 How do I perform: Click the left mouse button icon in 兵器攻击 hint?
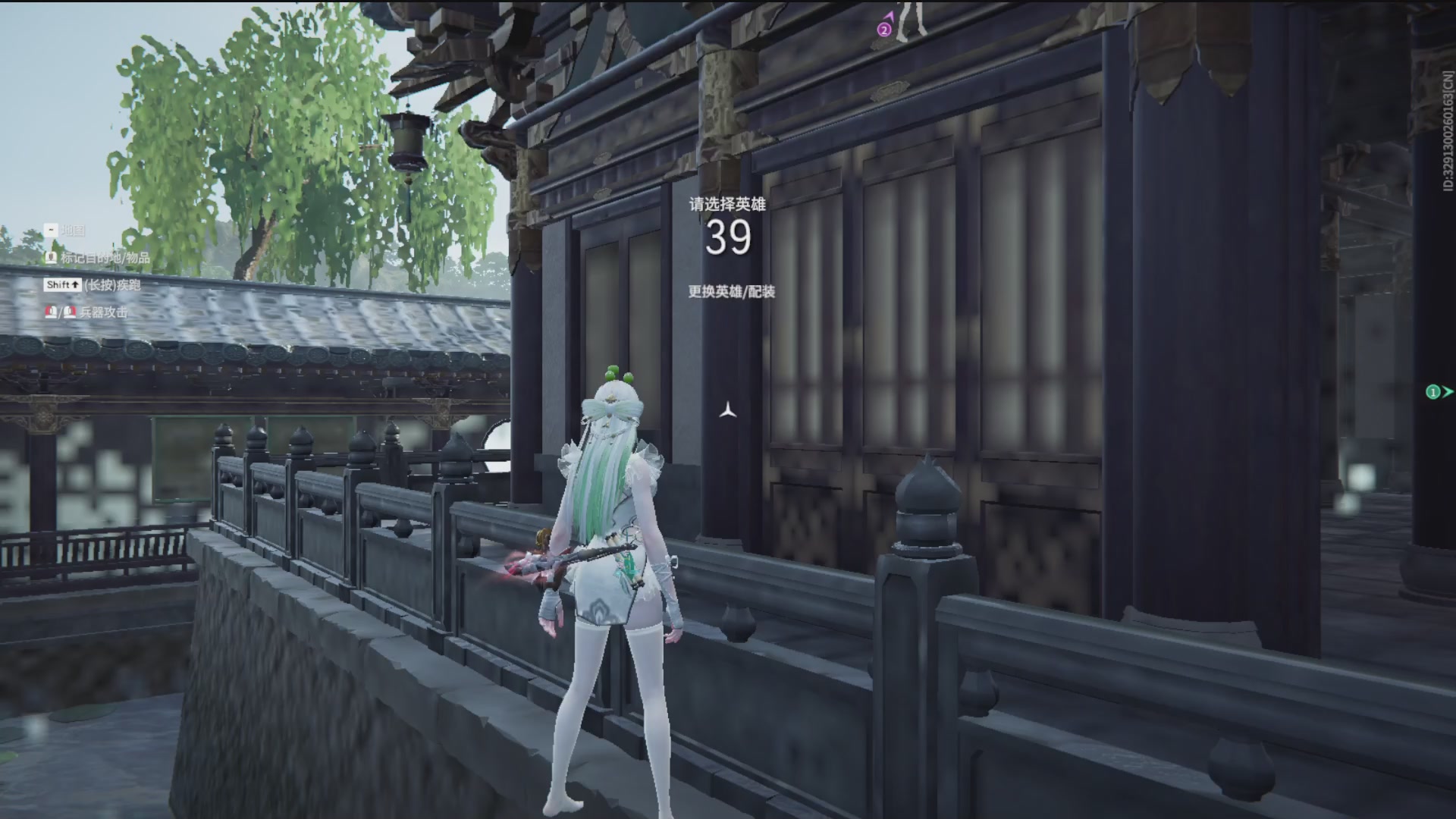[x=51, y=313]
